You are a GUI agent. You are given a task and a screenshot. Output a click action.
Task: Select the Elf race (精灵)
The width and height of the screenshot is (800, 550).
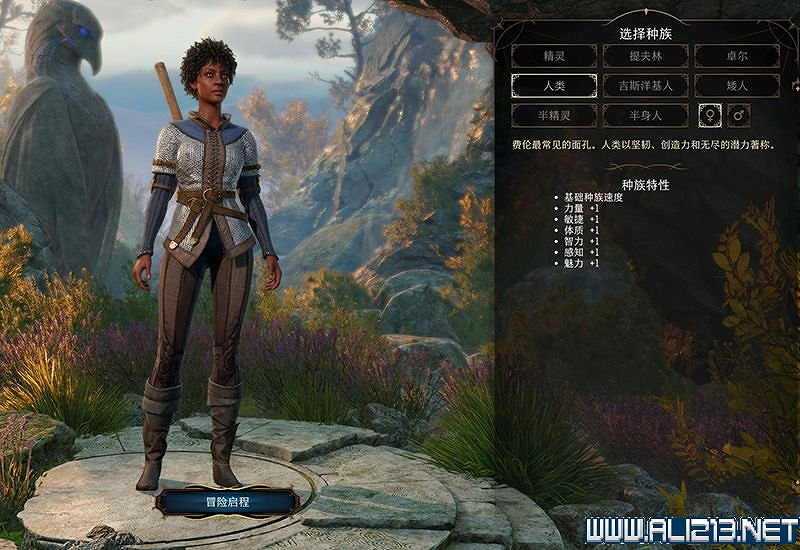[x=553, y=57]
